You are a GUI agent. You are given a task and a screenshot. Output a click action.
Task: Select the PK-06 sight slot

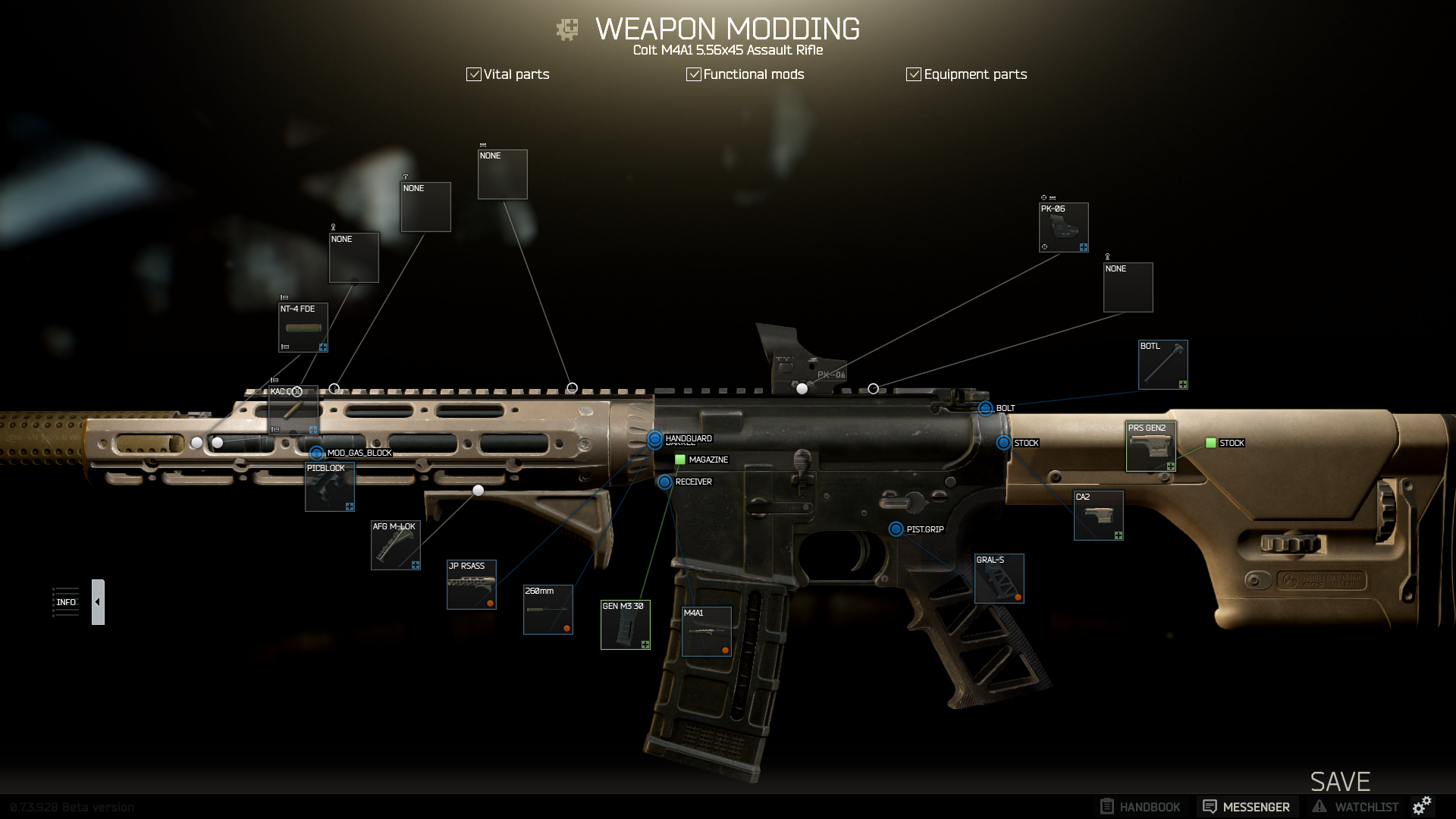click(1063, 227)
